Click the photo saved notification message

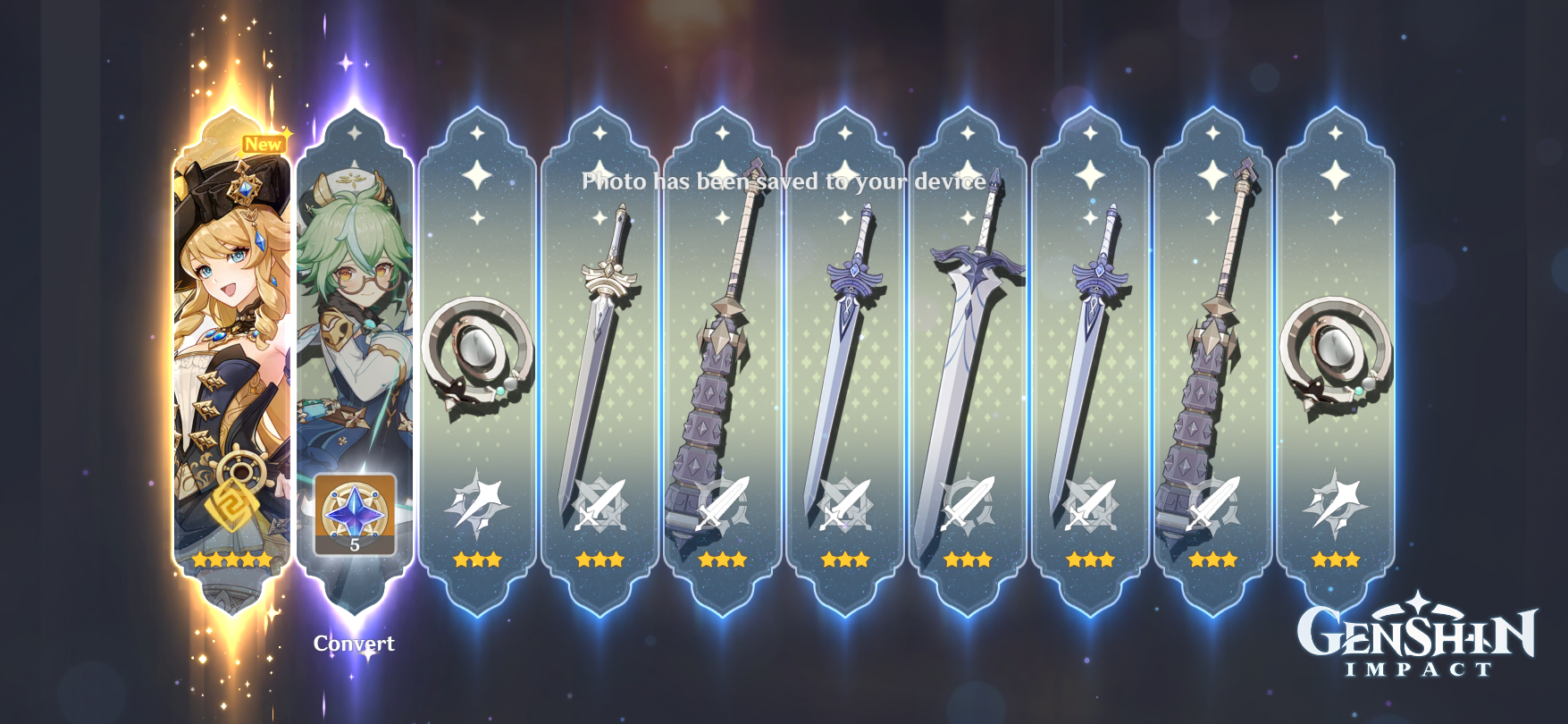pyautogui.click(x=783, y=182)
